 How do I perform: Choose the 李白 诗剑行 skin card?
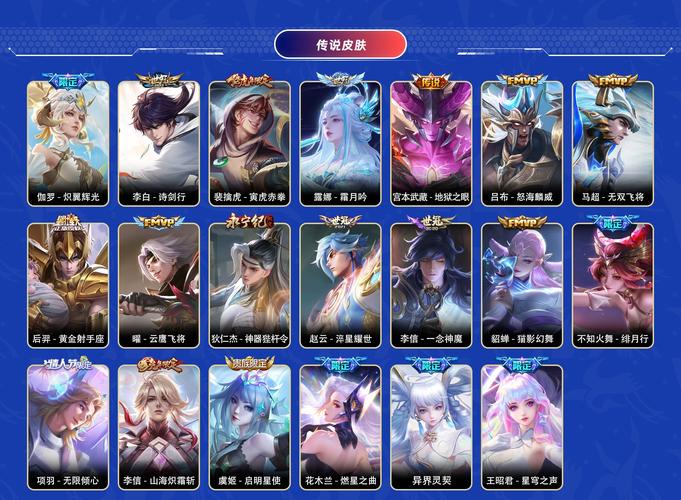point(159,140)
